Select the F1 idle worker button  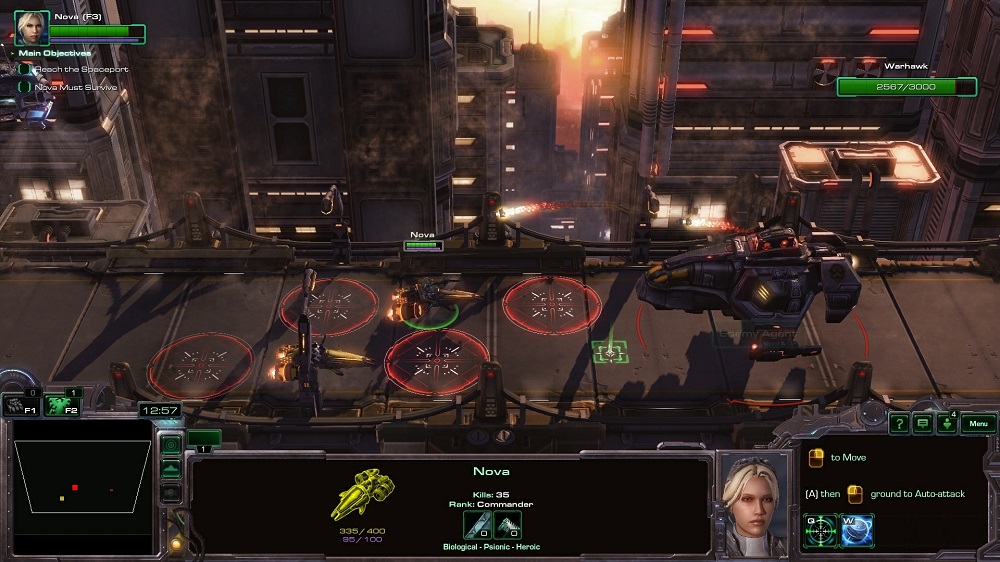20,406
